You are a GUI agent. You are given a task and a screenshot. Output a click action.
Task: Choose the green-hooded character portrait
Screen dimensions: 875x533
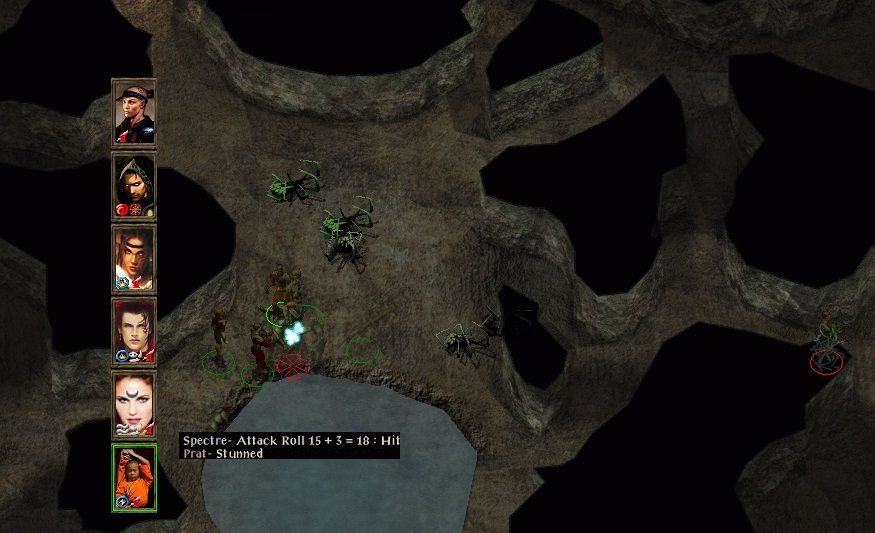(134, 185)
